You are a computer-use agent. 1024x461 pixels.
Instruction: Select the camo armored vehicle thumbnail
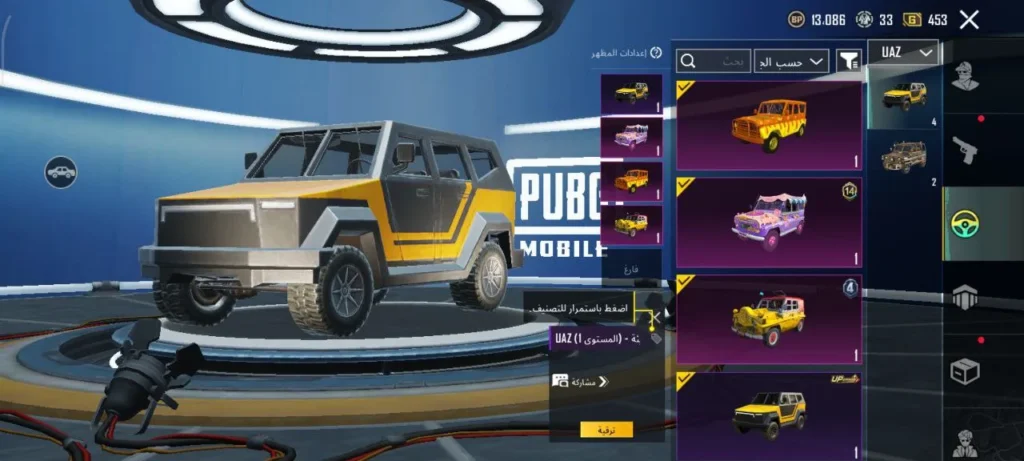903,158
